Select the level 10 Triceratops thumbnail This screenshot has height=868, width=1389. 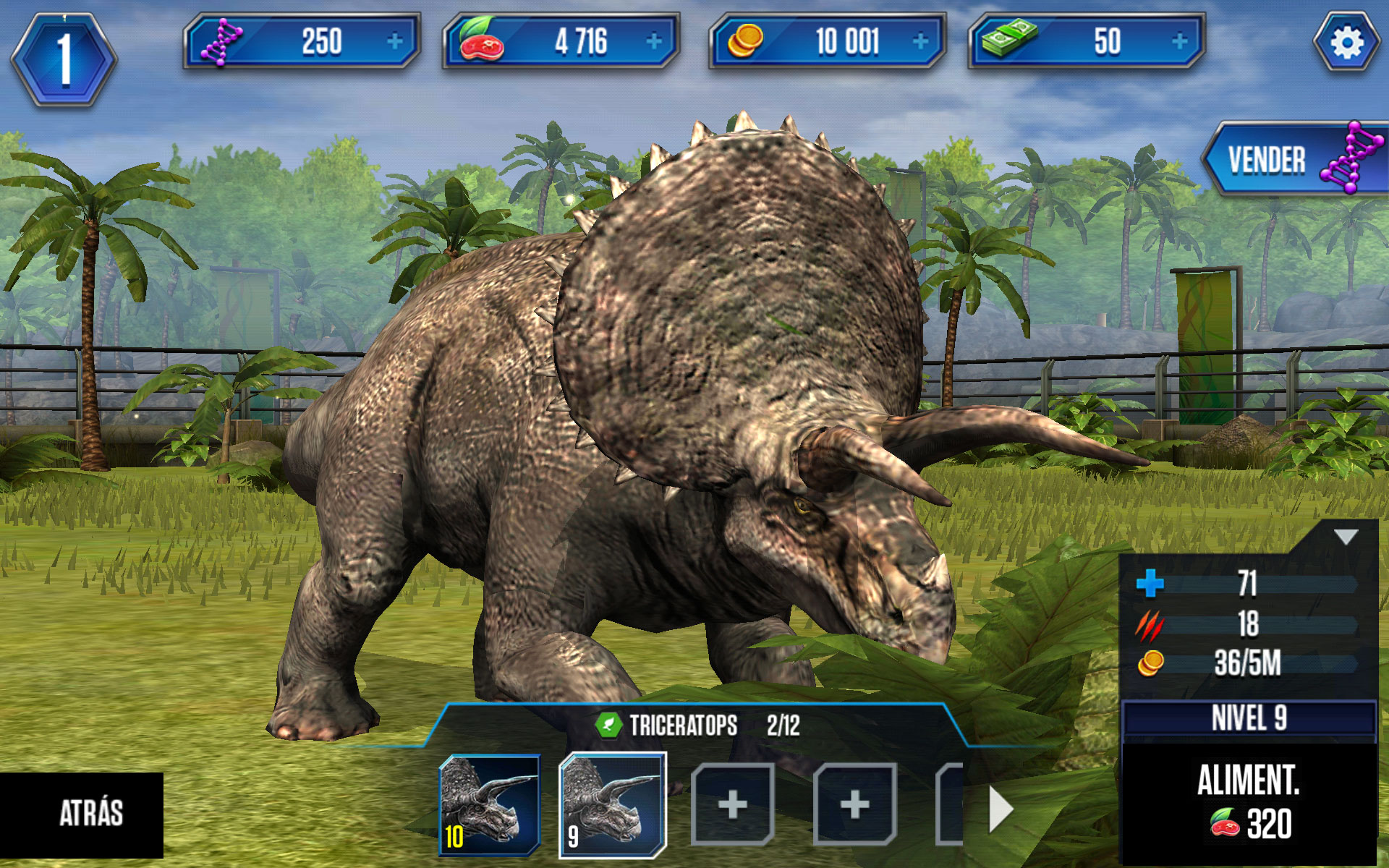[489, 804]
